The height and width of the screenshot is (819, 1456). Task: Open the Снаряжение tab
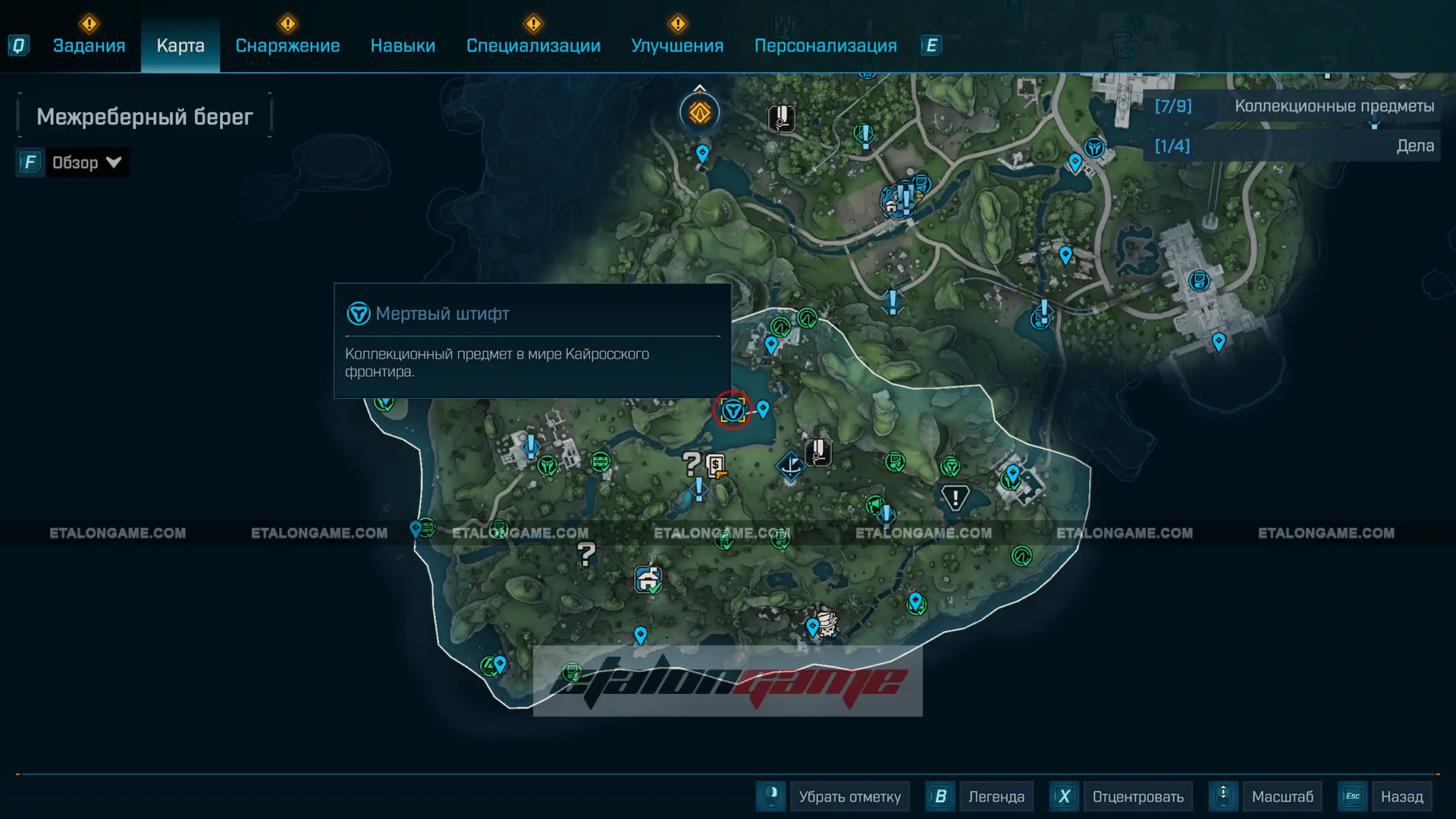[x=287, y=45]
